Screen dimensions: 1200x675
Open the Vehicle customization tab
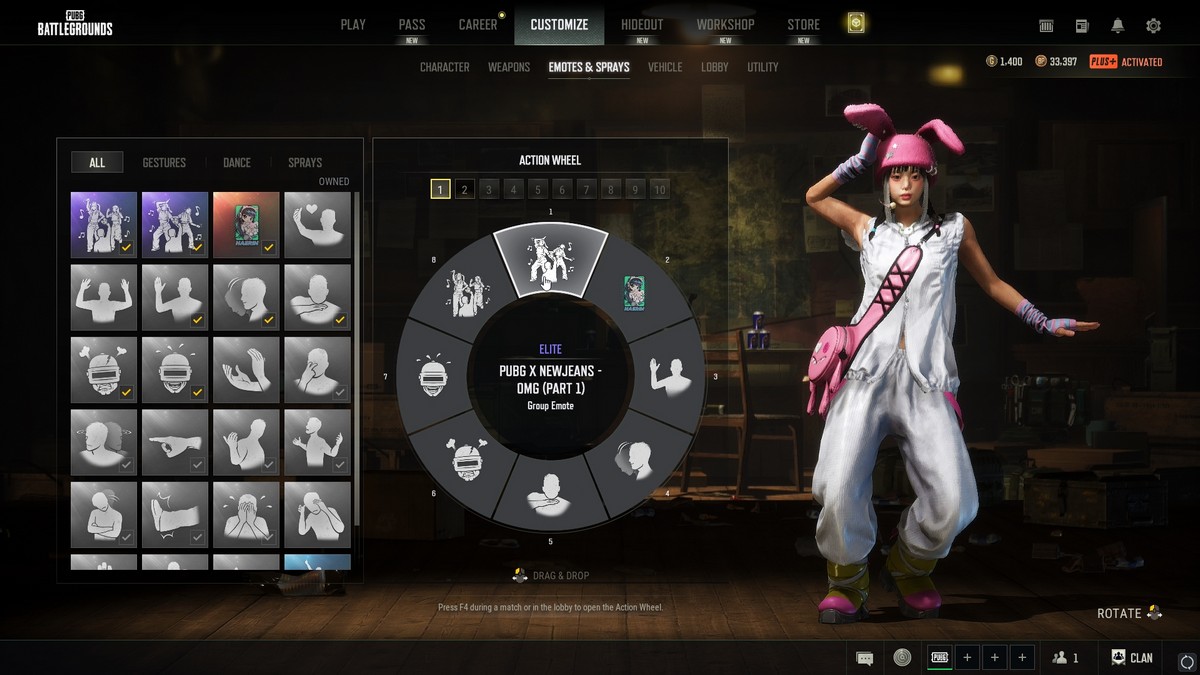coord(665,67)
